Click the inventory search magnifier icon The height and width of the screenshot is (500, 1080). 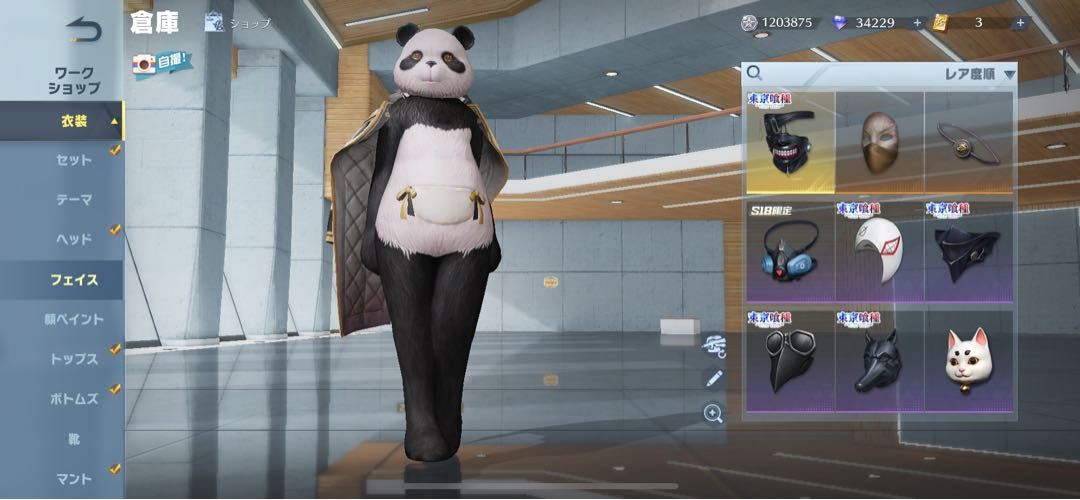click(754, 73)
